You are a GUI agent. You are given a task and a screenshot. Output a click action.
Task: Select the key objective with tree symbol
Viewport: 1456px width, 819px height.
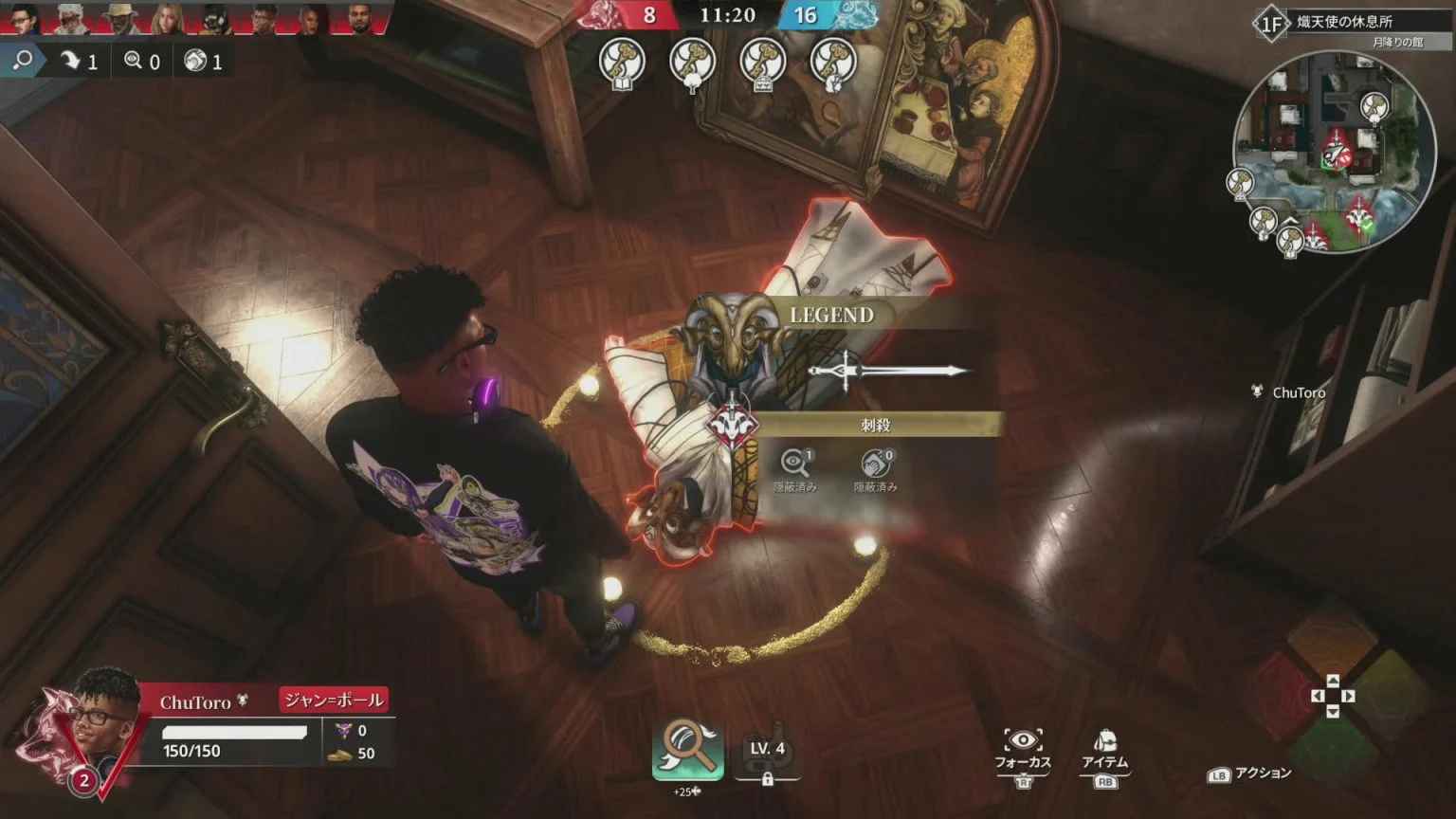[692, 62]
